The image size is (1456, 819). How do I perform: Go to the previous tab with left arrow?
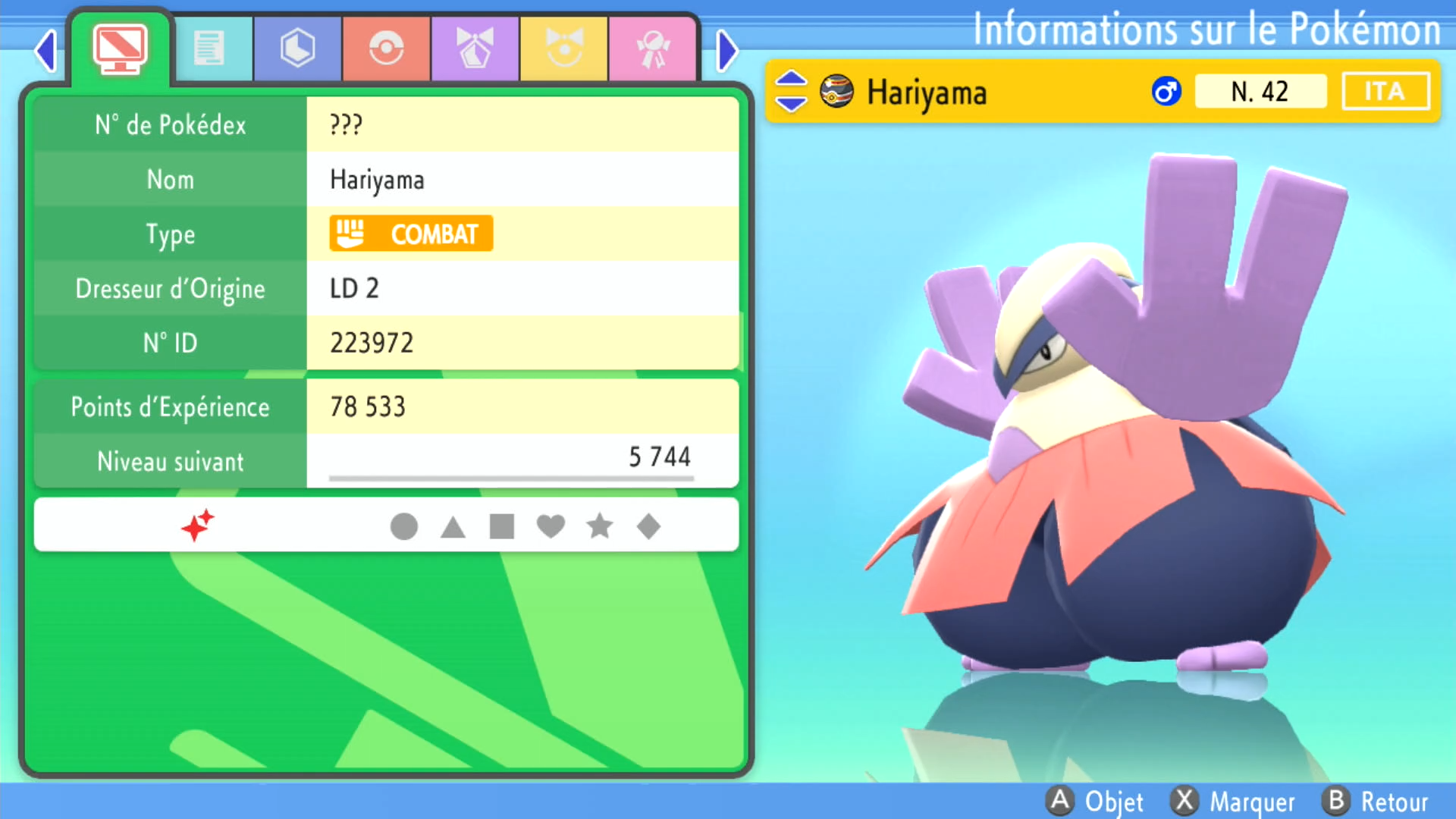[x=46, y=52]
